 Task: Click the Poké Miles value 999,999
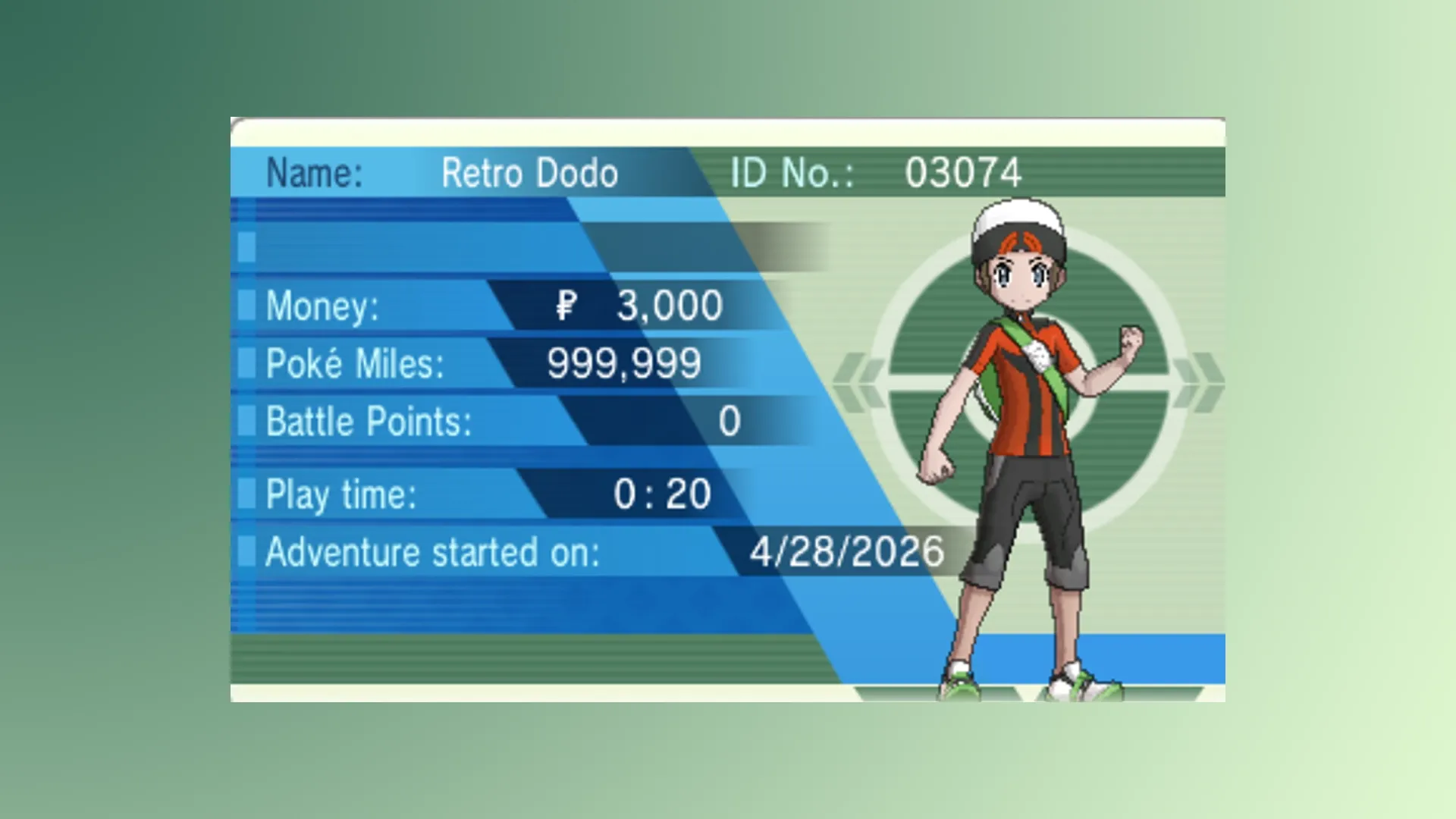tap(624, 362)
